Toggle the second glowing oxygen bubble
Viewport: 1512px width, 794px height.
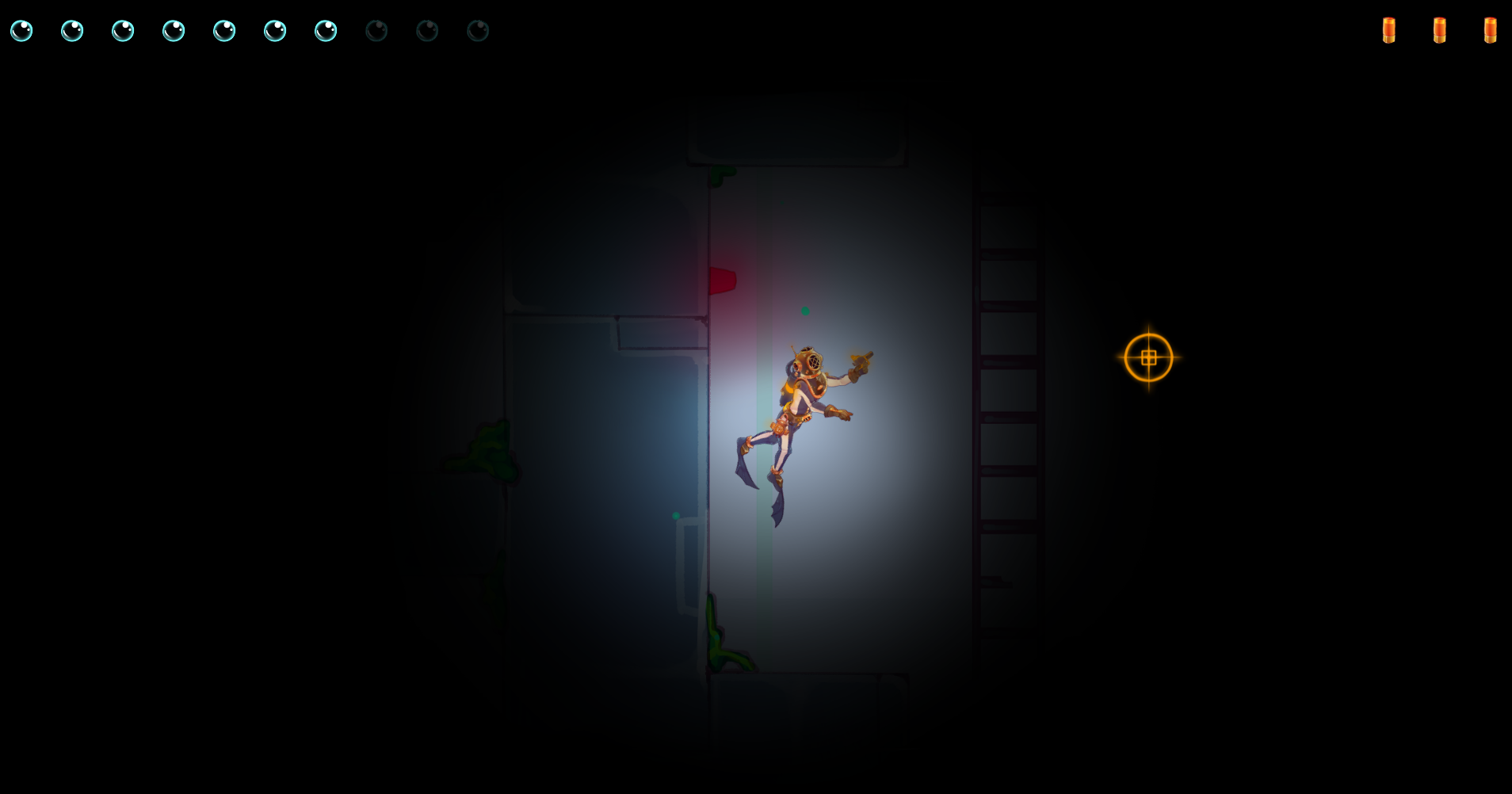pyautogui.click(x=72, y=31)
